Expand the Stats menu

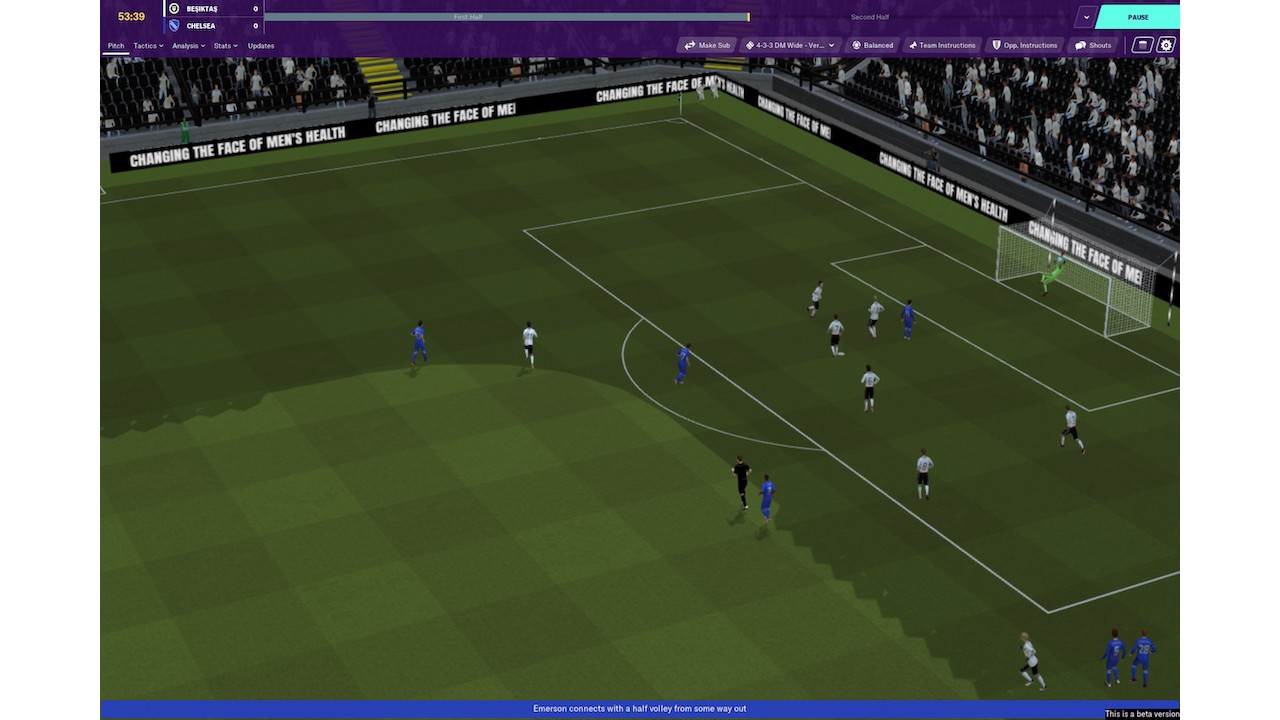[225, 46]
